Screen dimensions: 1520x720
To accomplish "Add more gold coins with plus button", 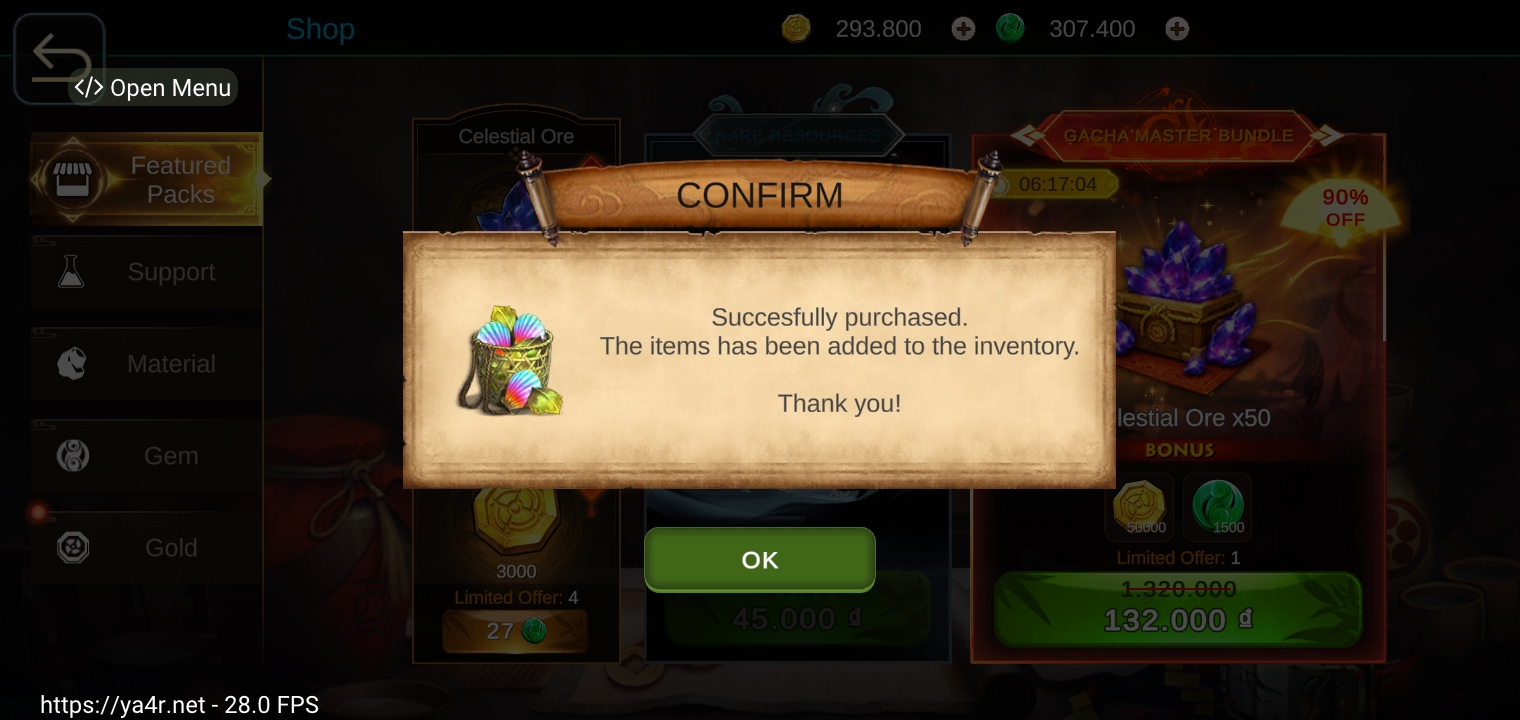I will (963, 29).
